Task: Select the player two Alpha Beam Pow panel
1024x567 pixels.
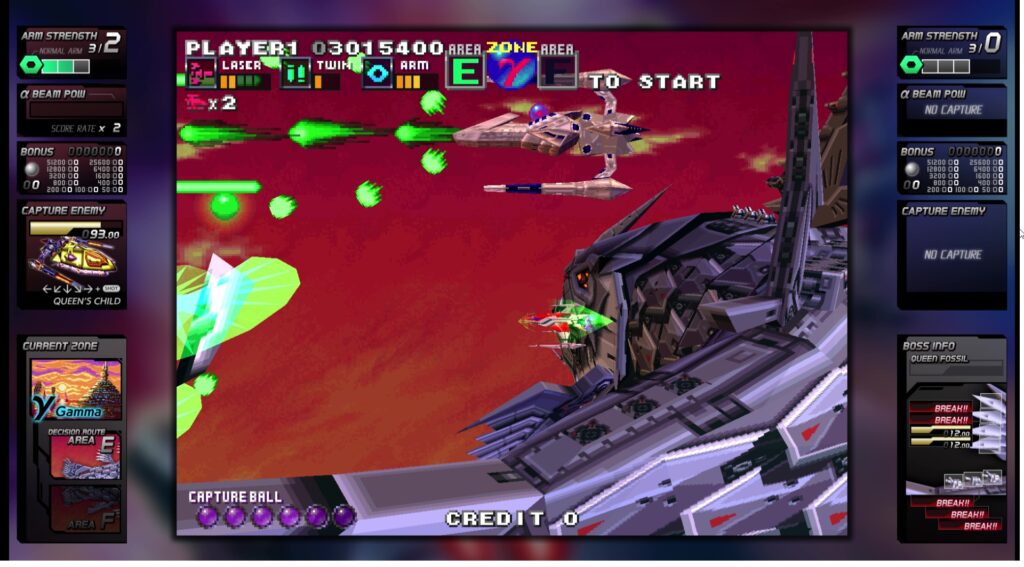Action: tap(951, 110)
